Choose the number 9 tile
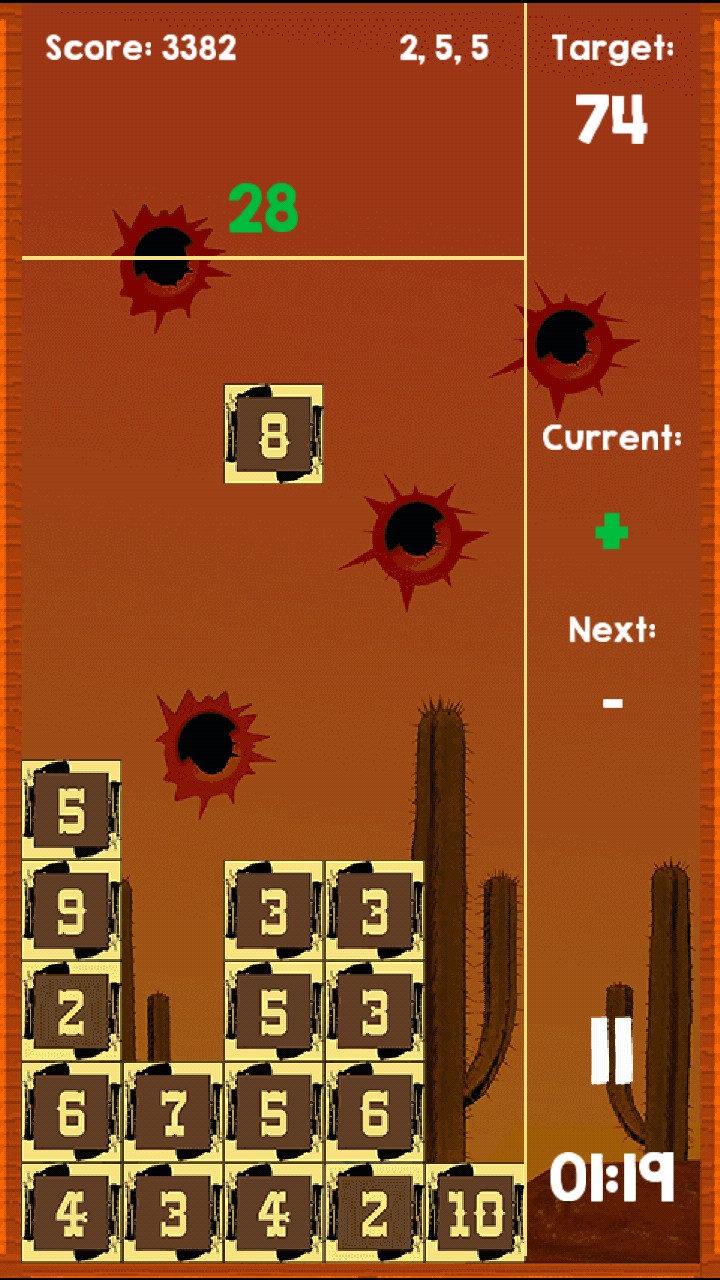Image resolution: width=720 pixels, height=1280 pixels. pyautogui.click(x=72, y=910)
